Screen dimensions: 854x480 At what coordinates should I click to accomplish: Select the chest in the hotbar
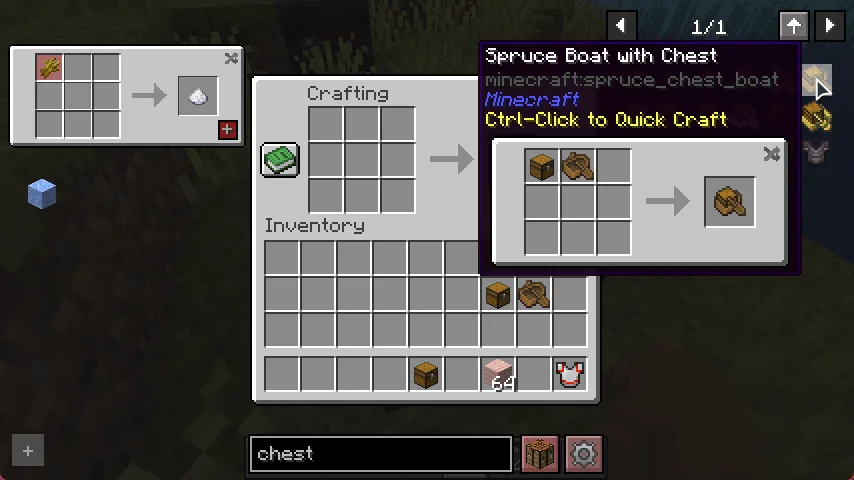click(x=425, y=375)
